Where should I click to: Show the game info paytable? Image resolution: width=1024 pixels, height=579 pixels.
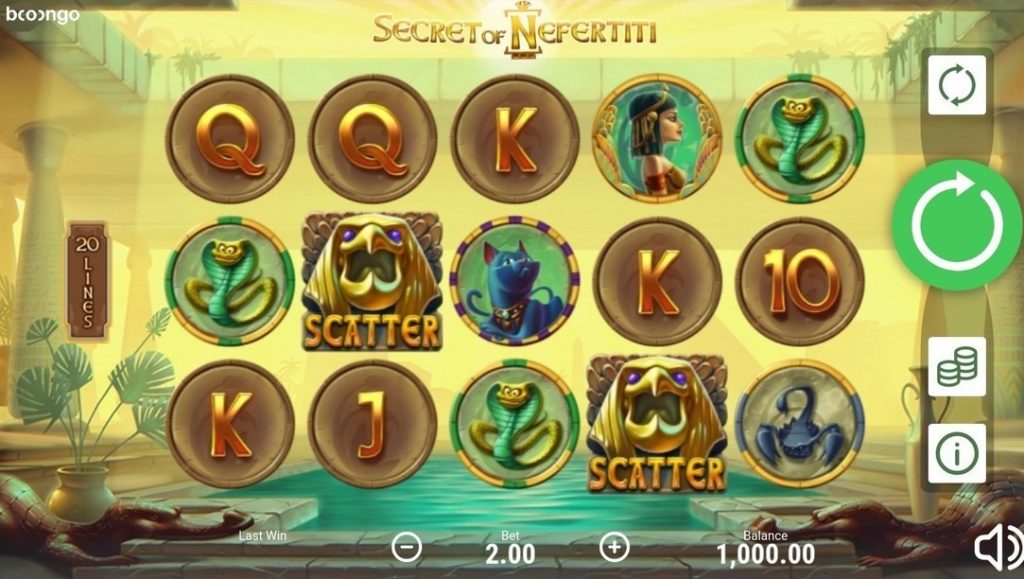tap(957, 453)
